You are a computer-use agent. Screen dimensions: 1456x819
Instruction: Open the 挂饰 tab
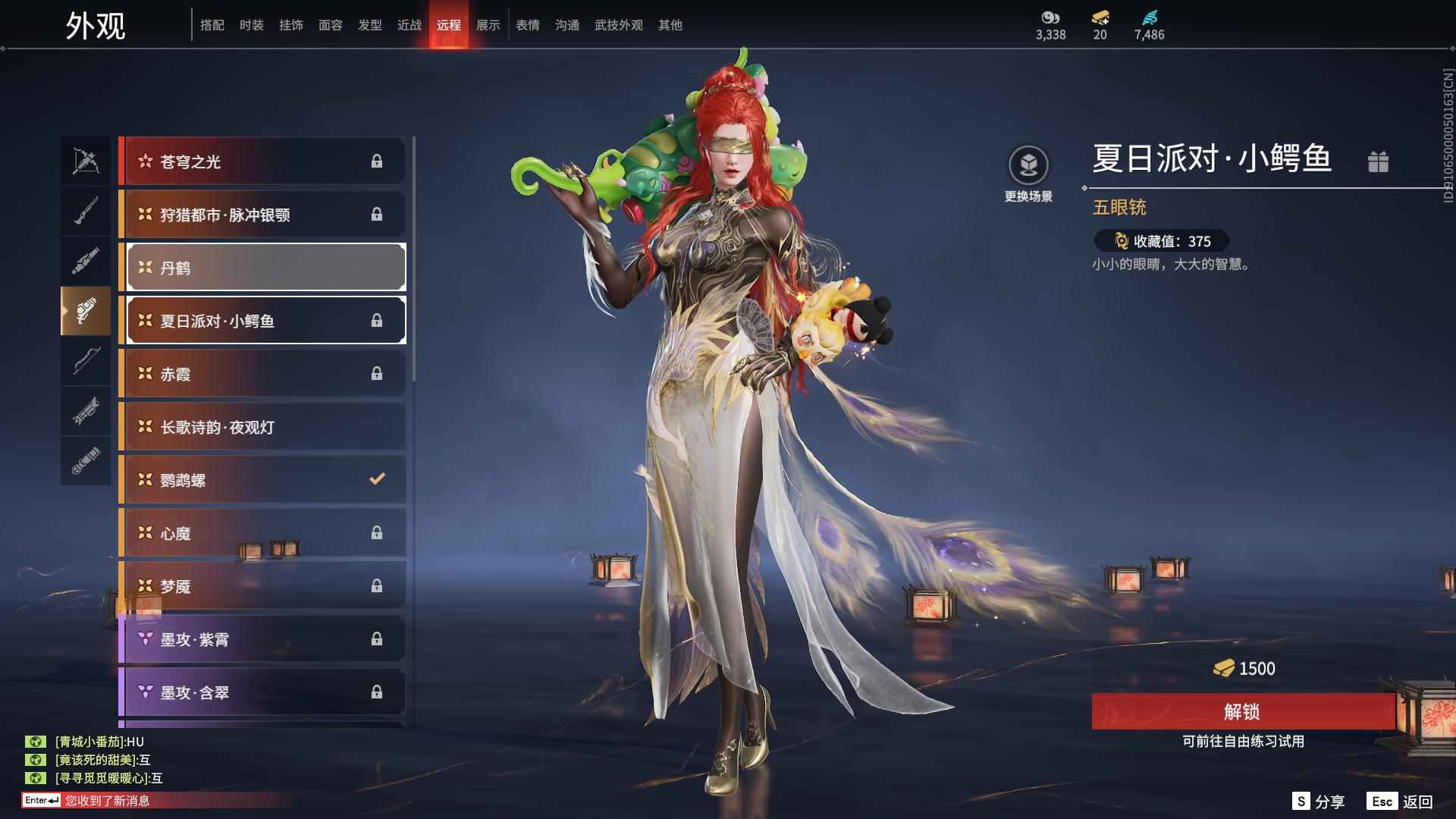[290, 25]
